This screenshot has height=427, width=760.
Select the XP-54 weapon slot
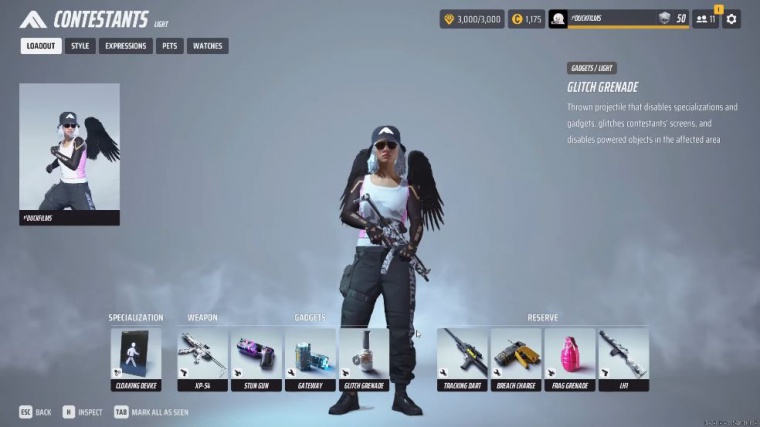pyautogui.click(x=202, y=359)
